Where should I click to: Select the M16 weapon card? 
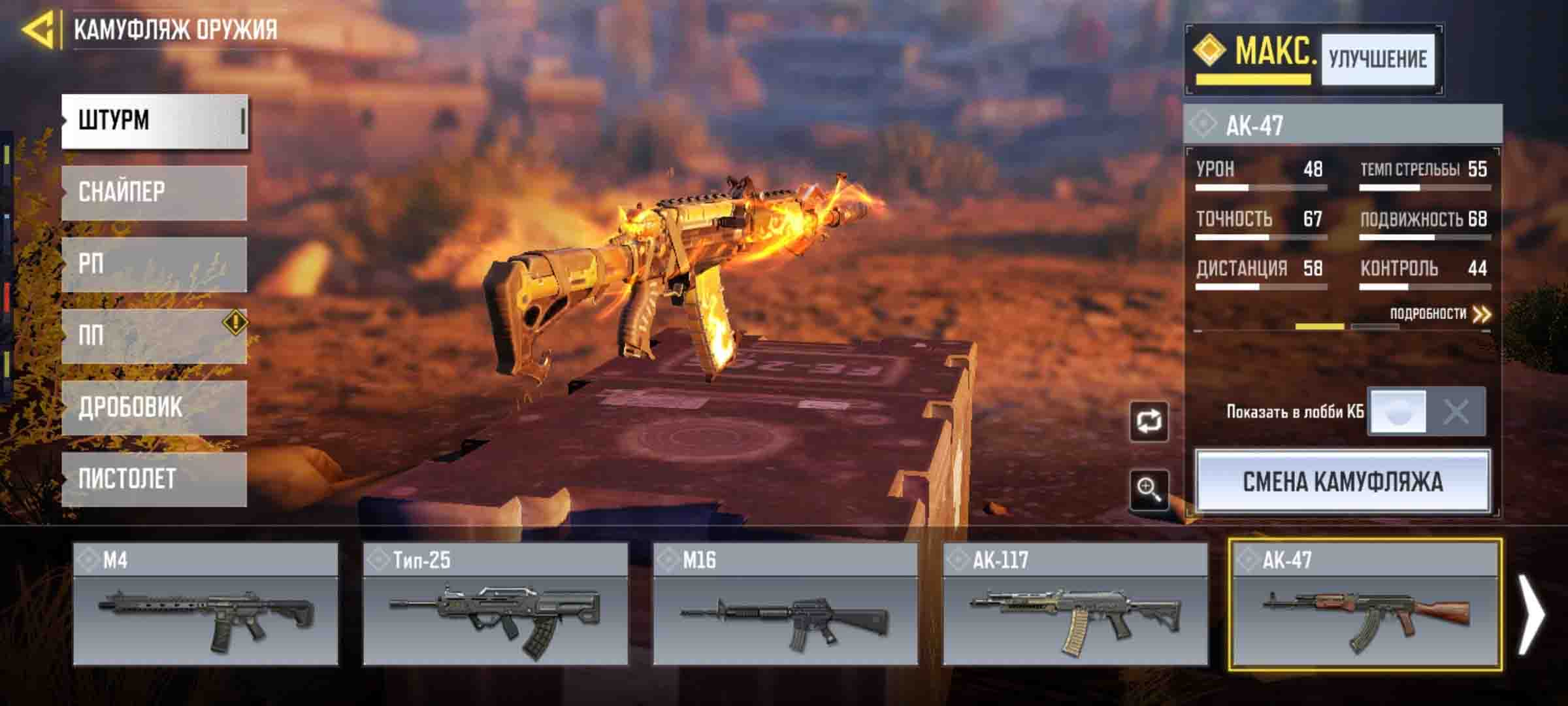pyautogui.click(x=785, y=604)
